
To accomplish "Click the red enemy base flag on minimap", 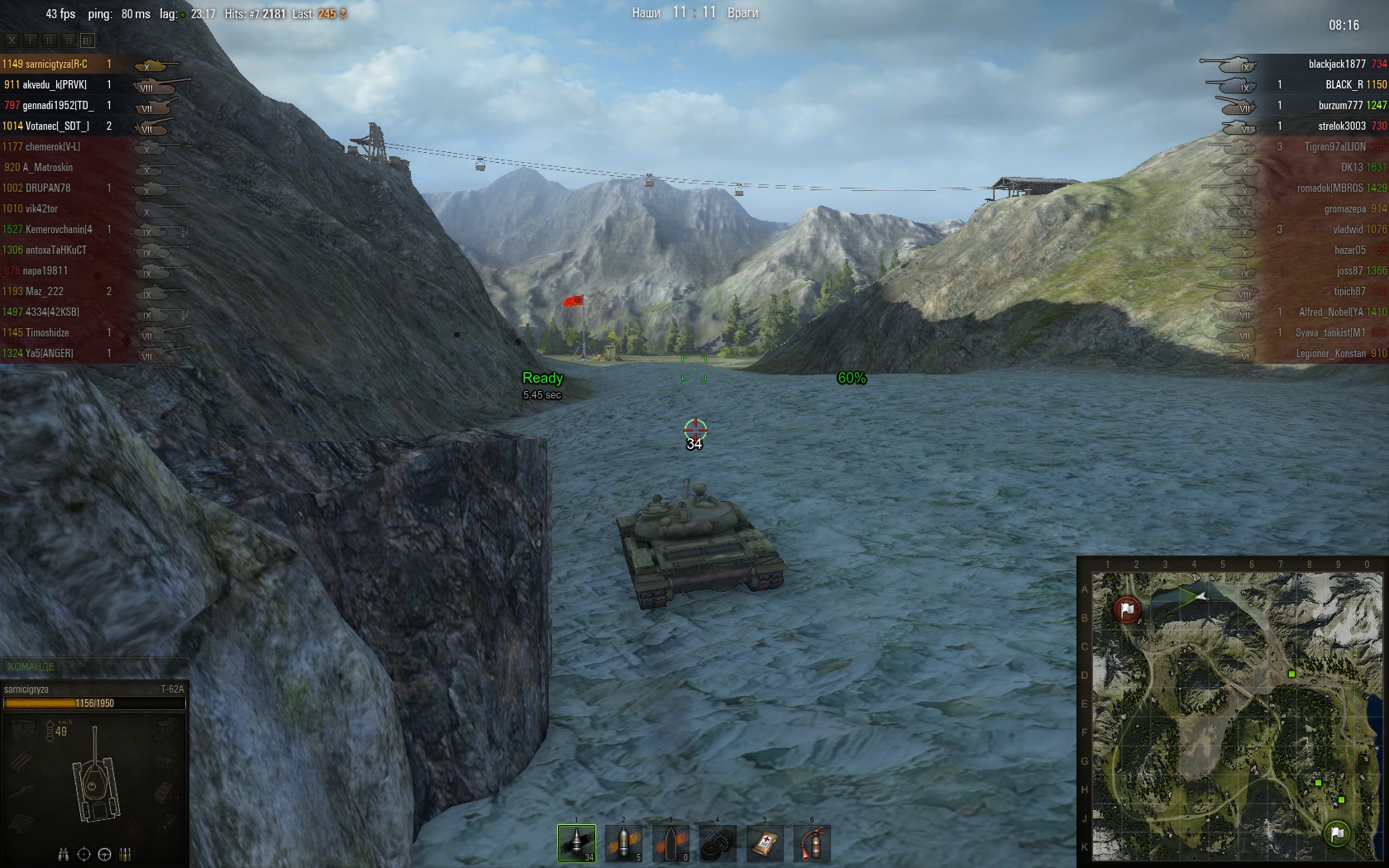I will 1127,610.
